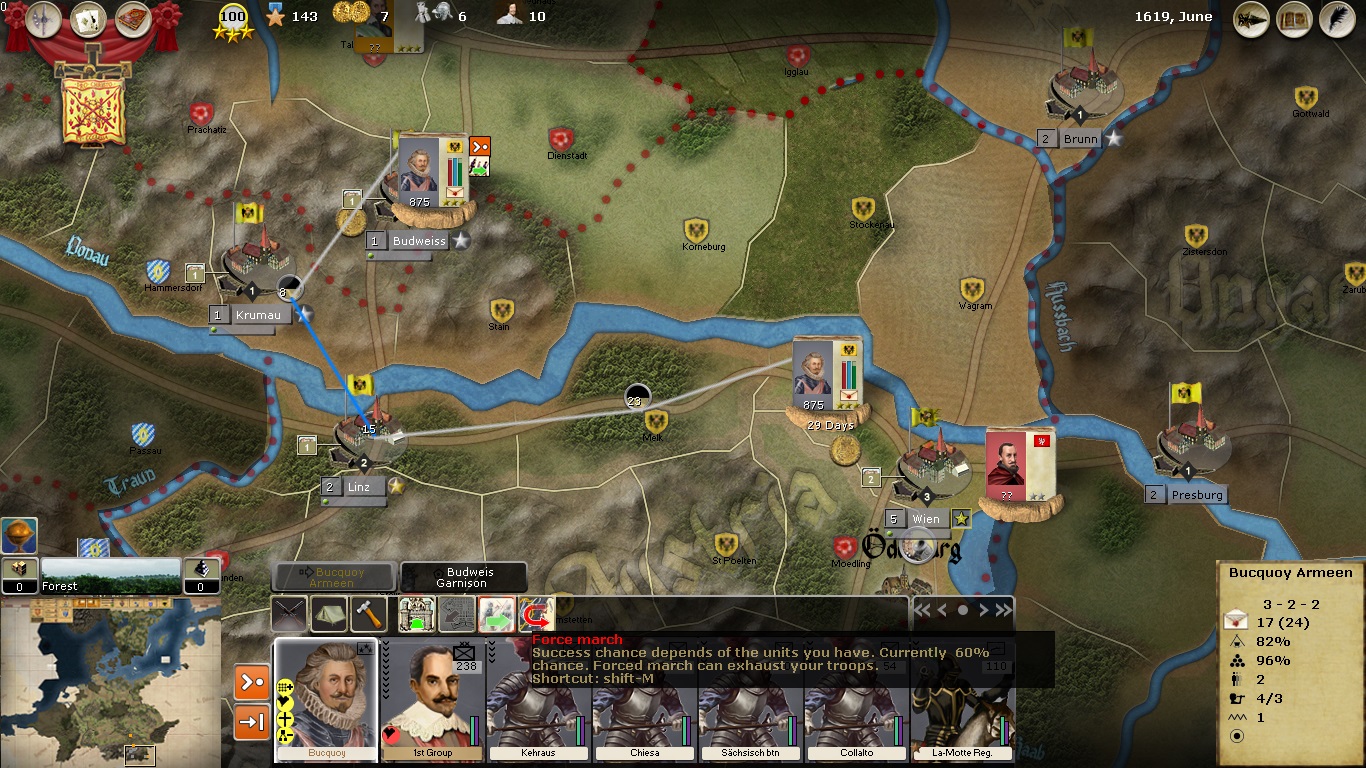Switch to the Bucquoy Armeen stack tab
Viewport: 1366px width, 768px height.
coord(334,577)
